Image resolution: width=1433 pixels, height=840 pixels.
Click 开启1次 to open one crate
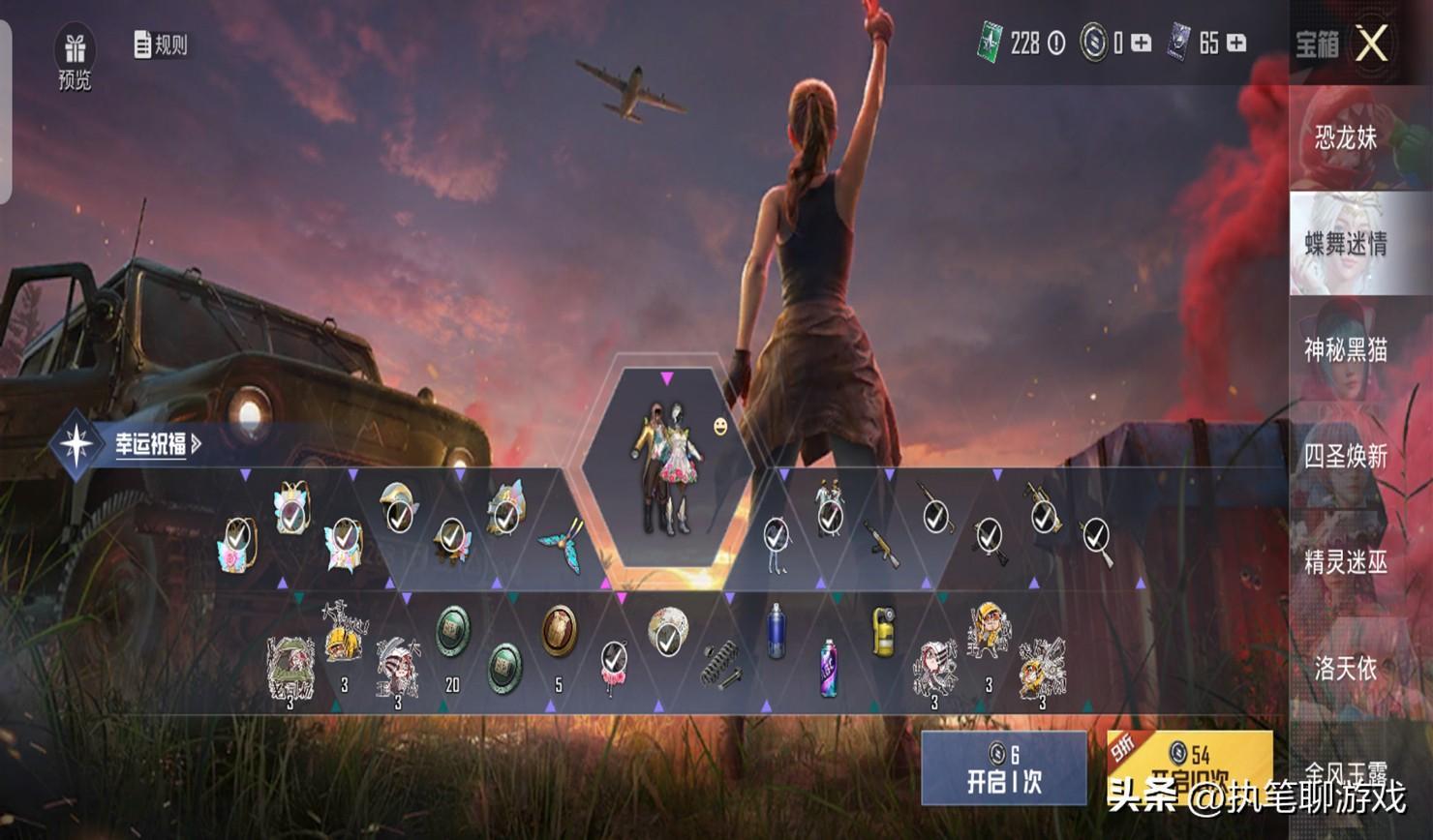[x=1004, y=768]
